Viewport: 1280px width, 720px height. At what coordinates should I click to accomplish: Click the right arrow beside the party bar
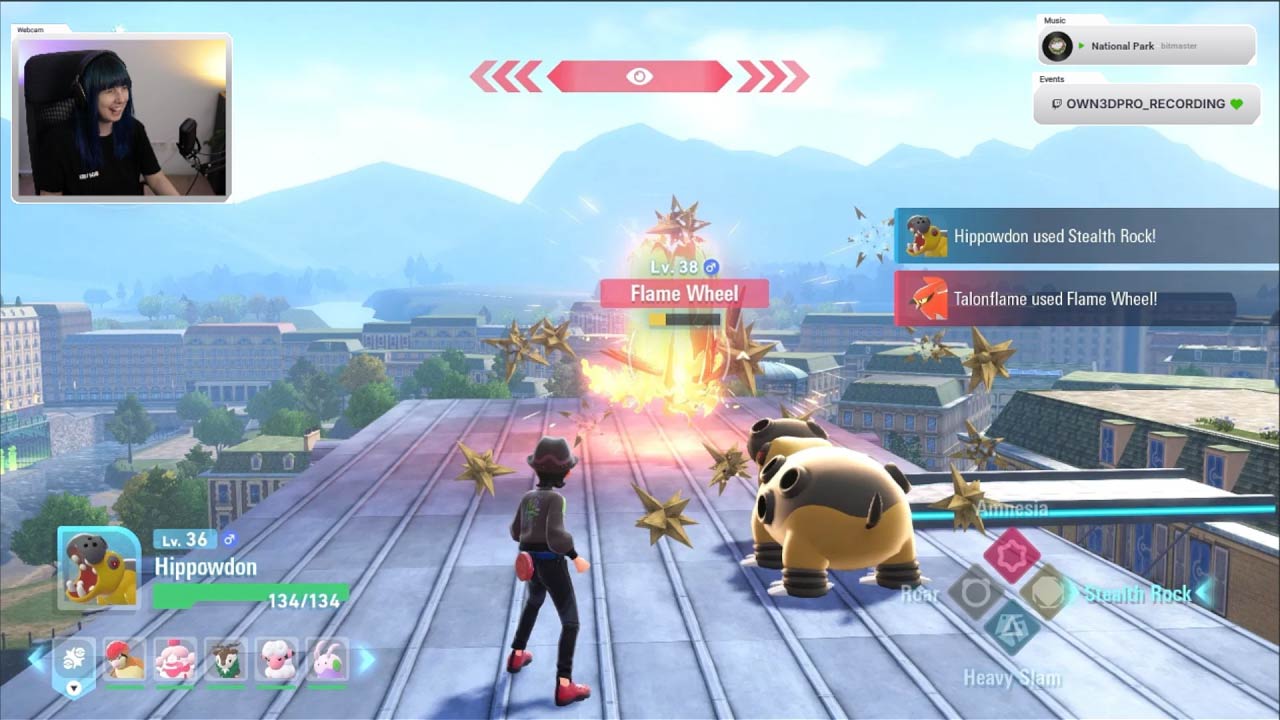[366, 659]
